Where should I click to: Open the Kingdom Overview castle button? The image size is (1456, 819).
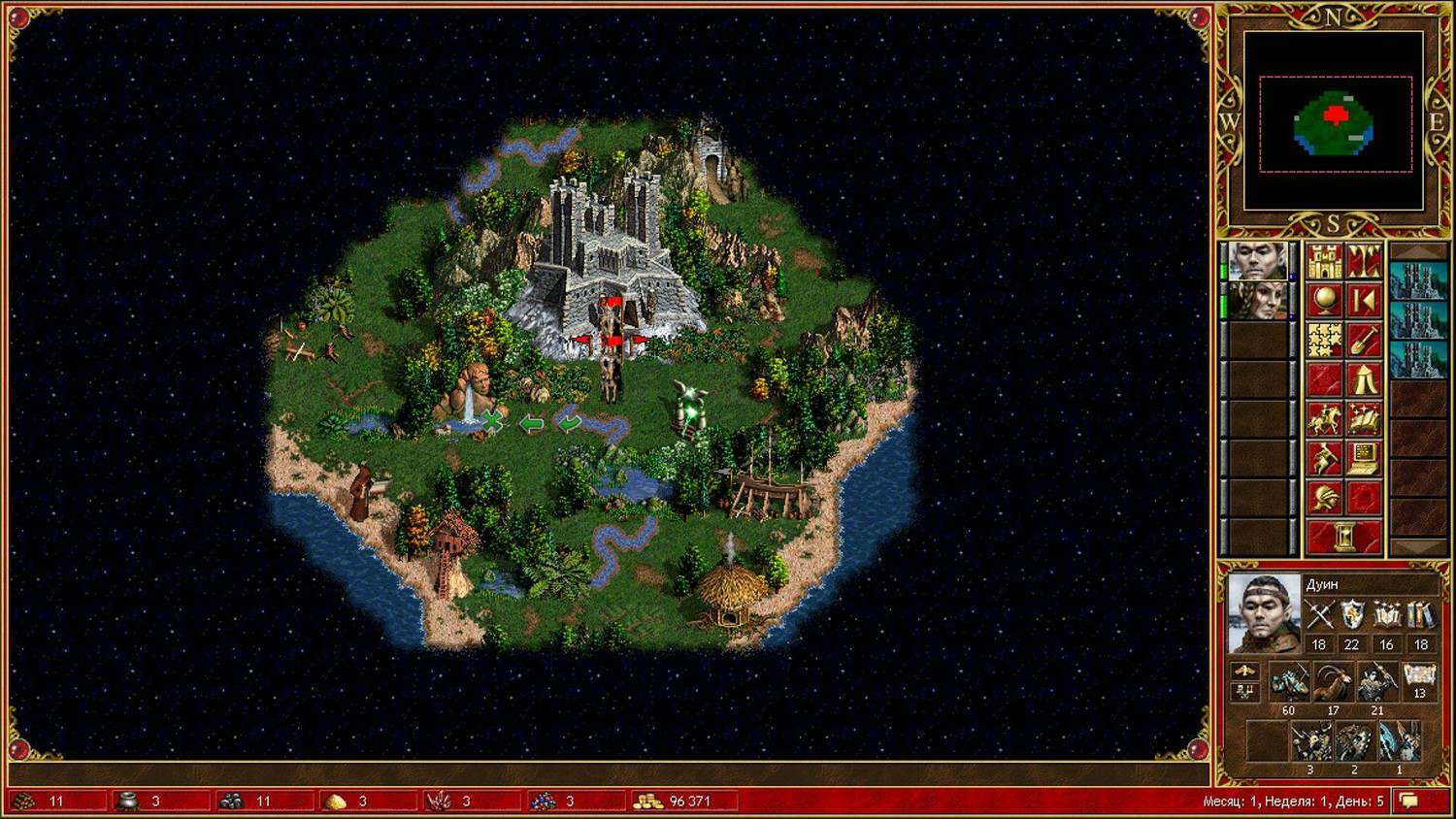pyautogui.click(x=1324, y=262)
